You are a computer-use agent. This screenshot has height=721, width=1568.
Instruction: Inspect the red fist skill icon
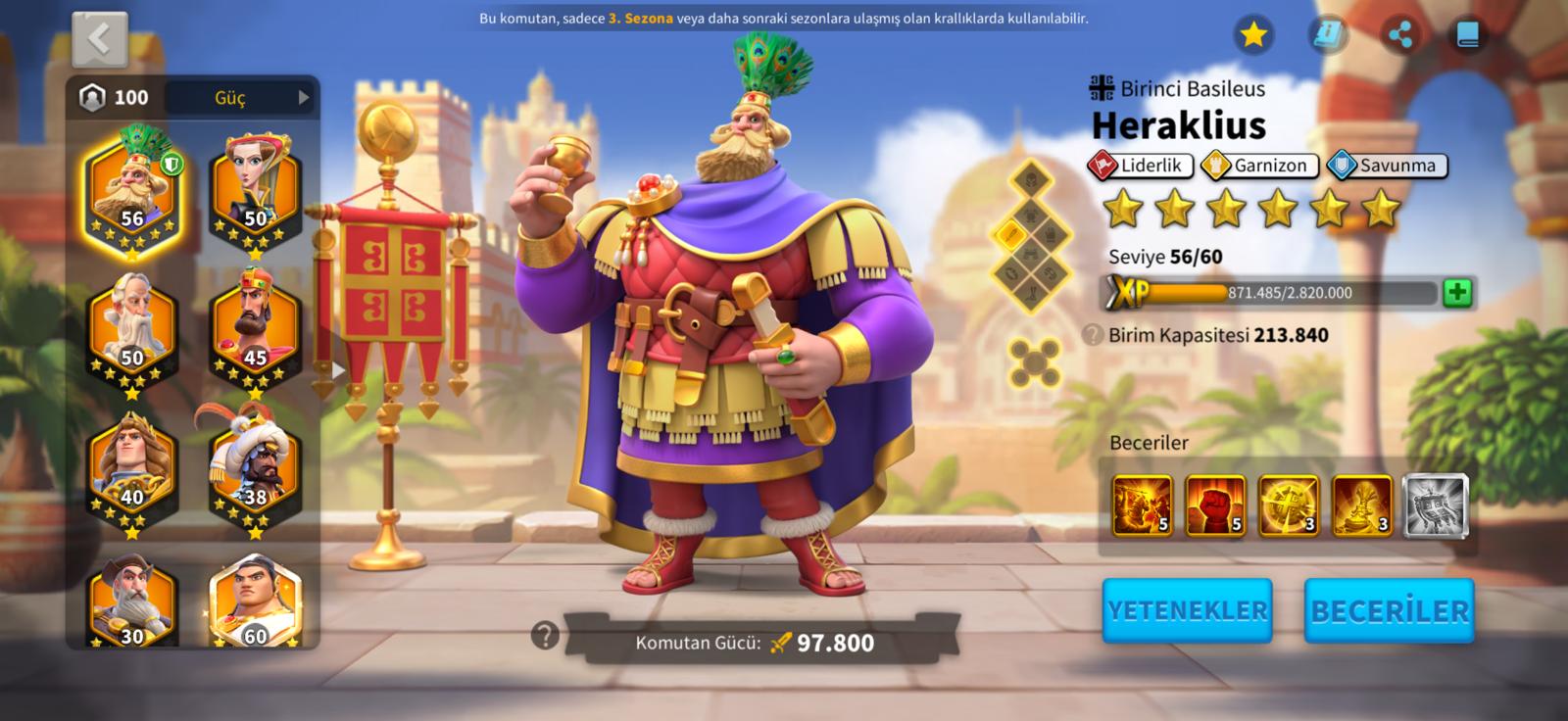tap(1215, 505)
